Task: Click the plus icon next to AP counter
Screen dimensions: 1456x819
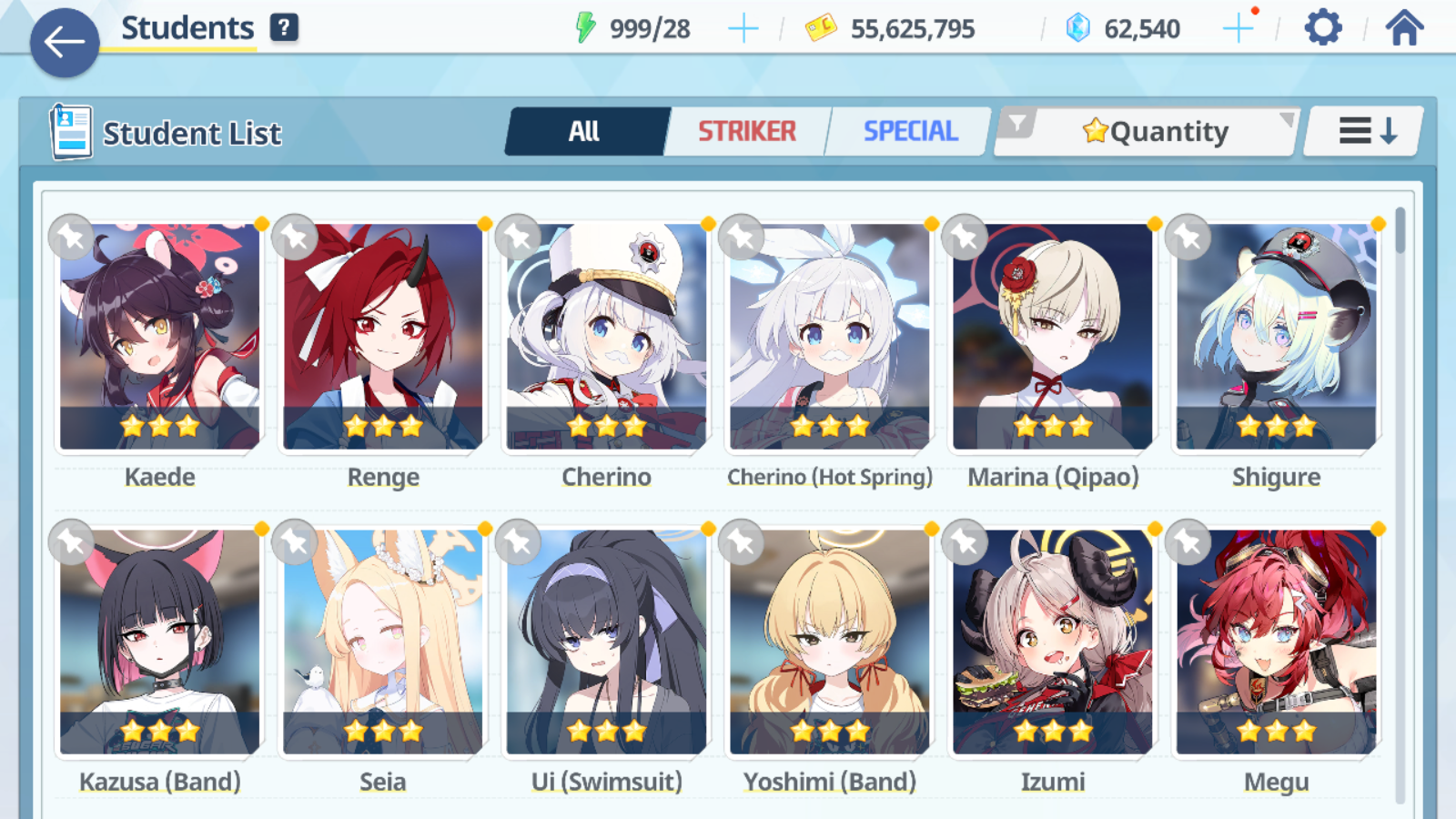Action: [x=743, y=27]
